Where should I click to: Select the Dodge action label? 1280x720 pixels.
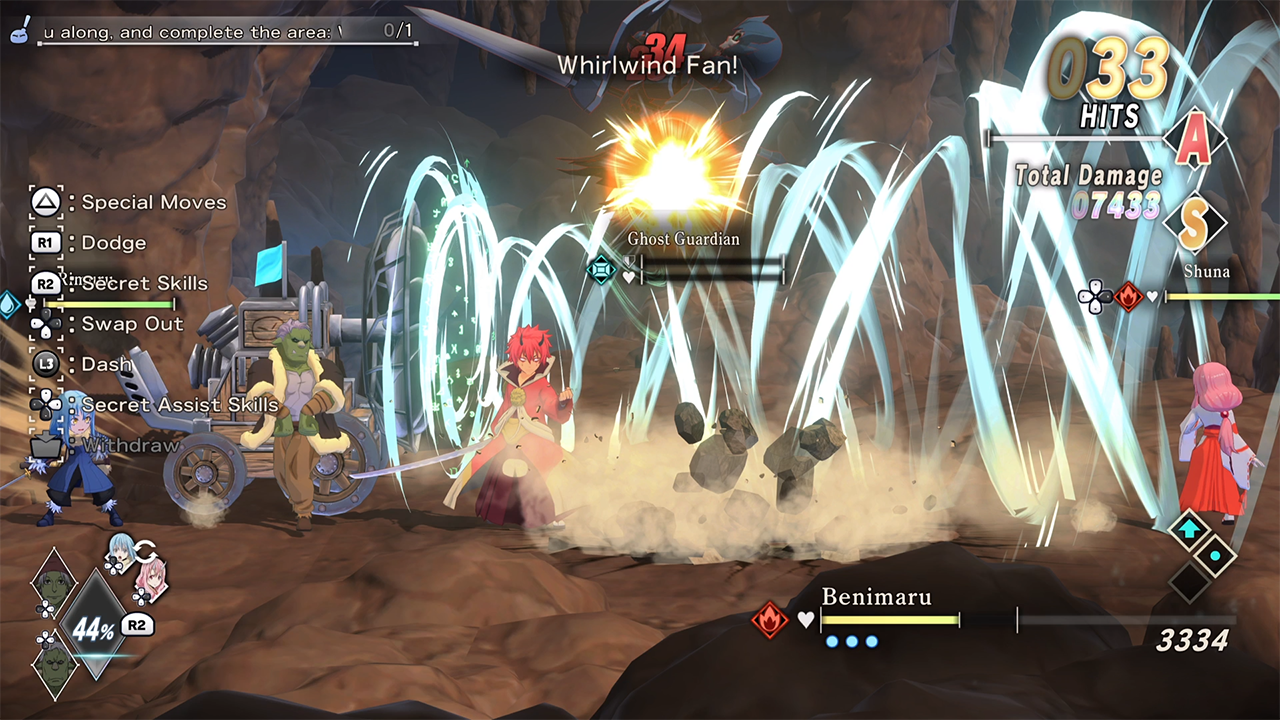[113, 243]
